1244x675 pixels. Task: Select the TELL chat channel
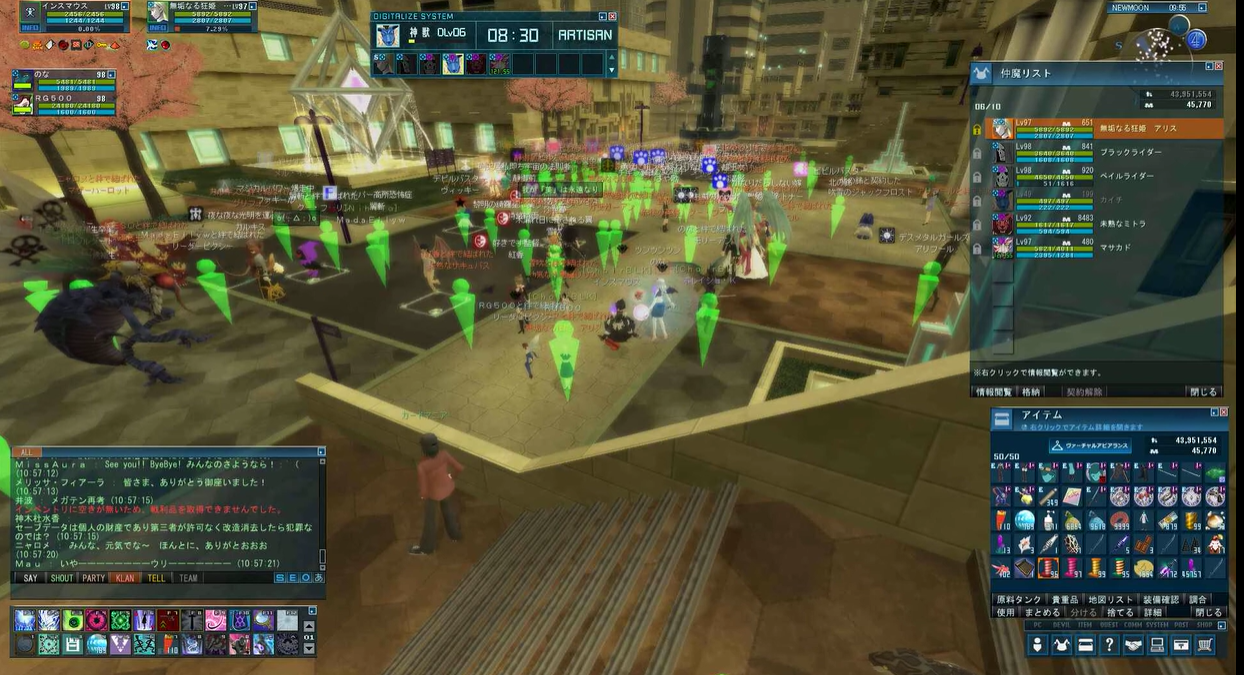[156, 578]
